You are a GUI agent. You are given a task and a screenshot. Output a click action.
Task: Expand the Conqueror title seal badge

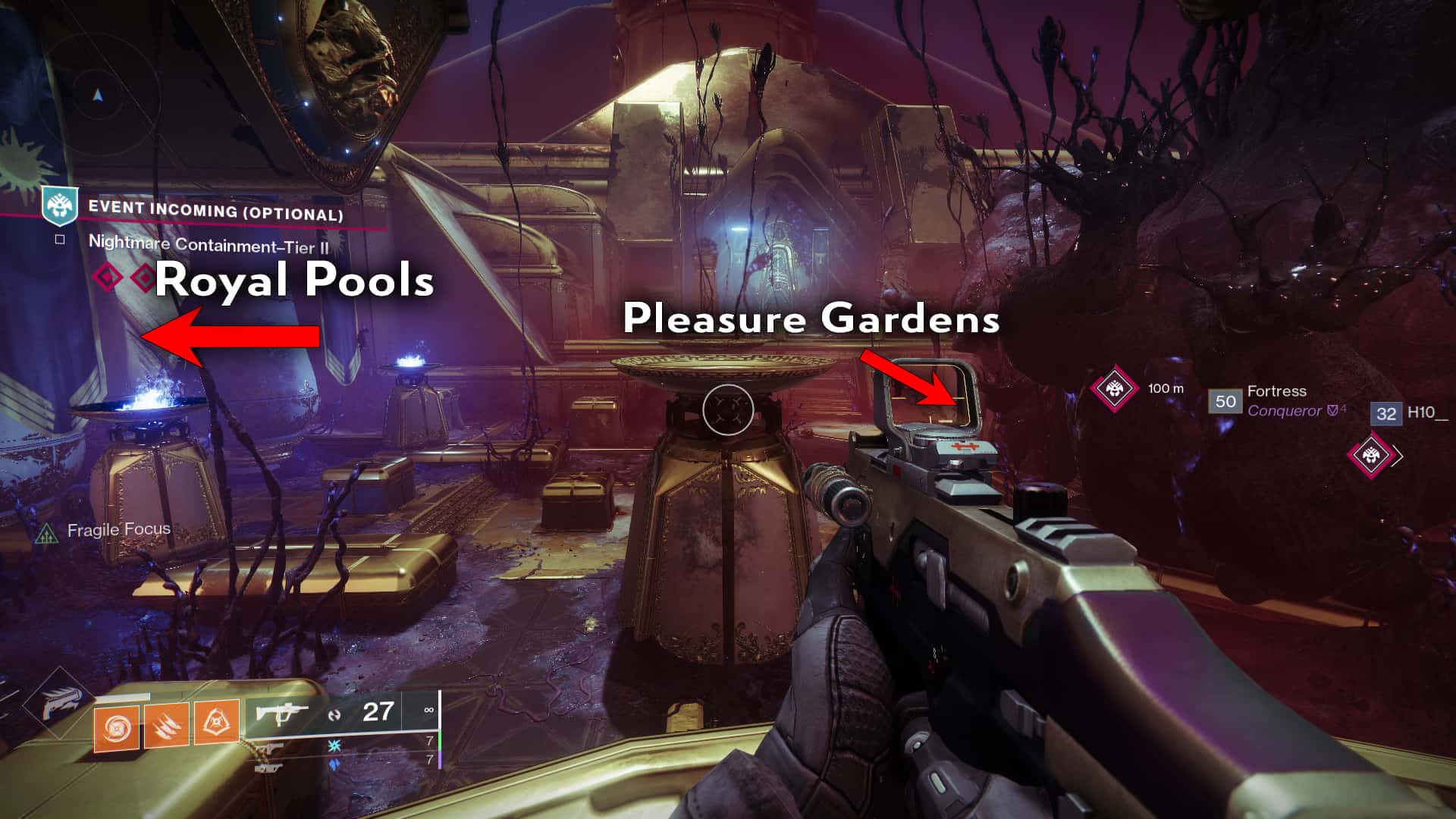pyautogui.click(x=1333, y=411)
